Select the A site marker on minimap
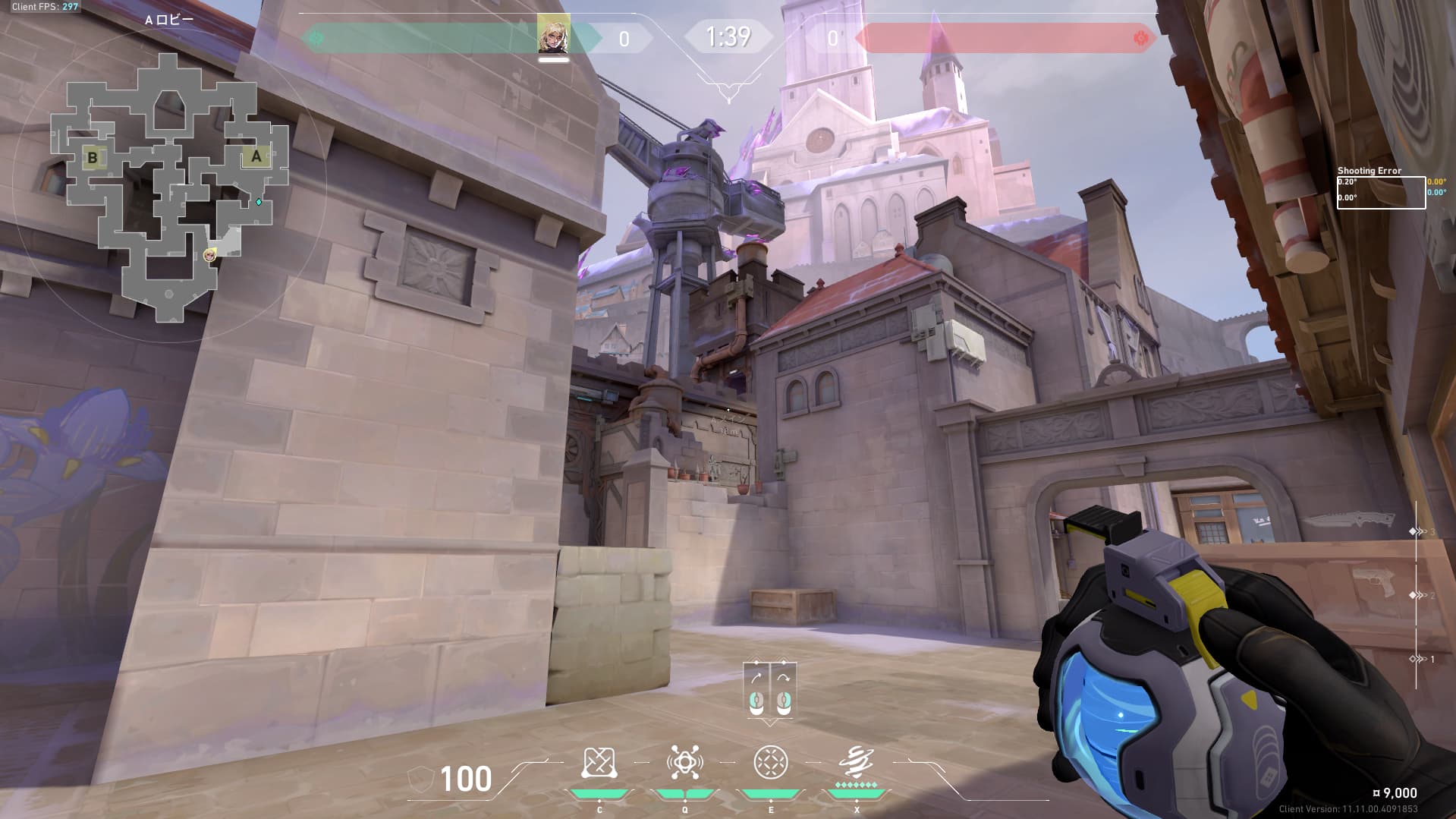 pos(256,157)
